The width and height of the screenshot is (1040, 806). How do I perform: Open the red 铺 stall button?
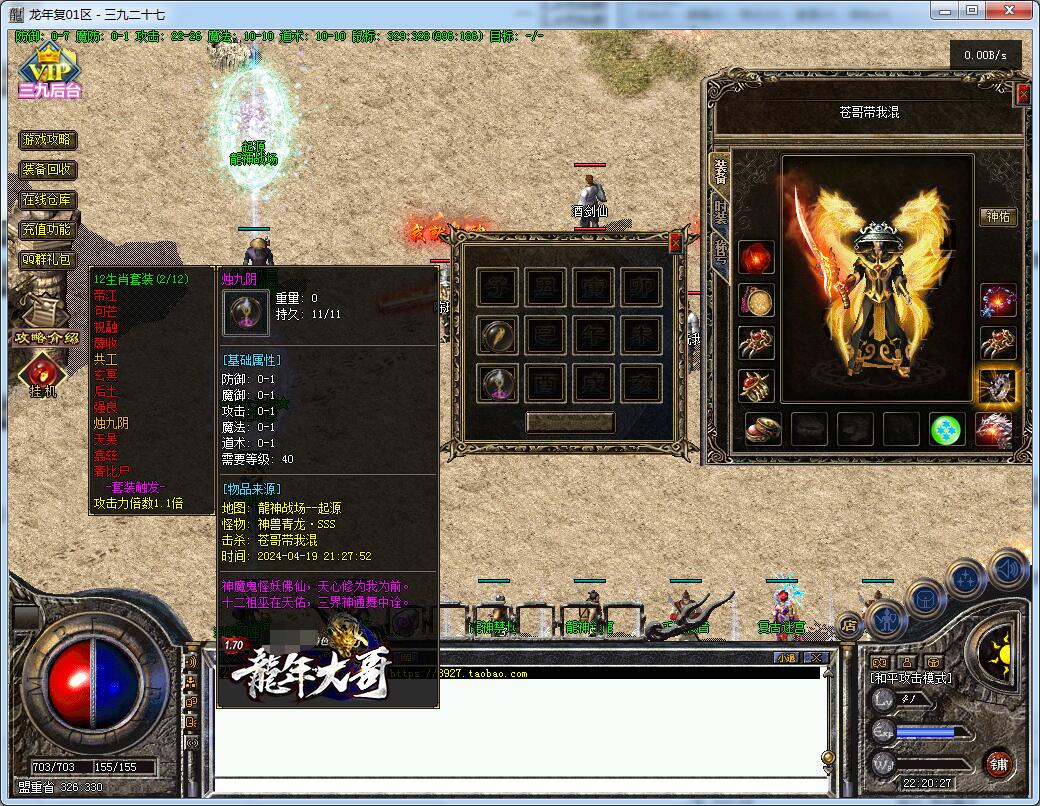[998, 765]
